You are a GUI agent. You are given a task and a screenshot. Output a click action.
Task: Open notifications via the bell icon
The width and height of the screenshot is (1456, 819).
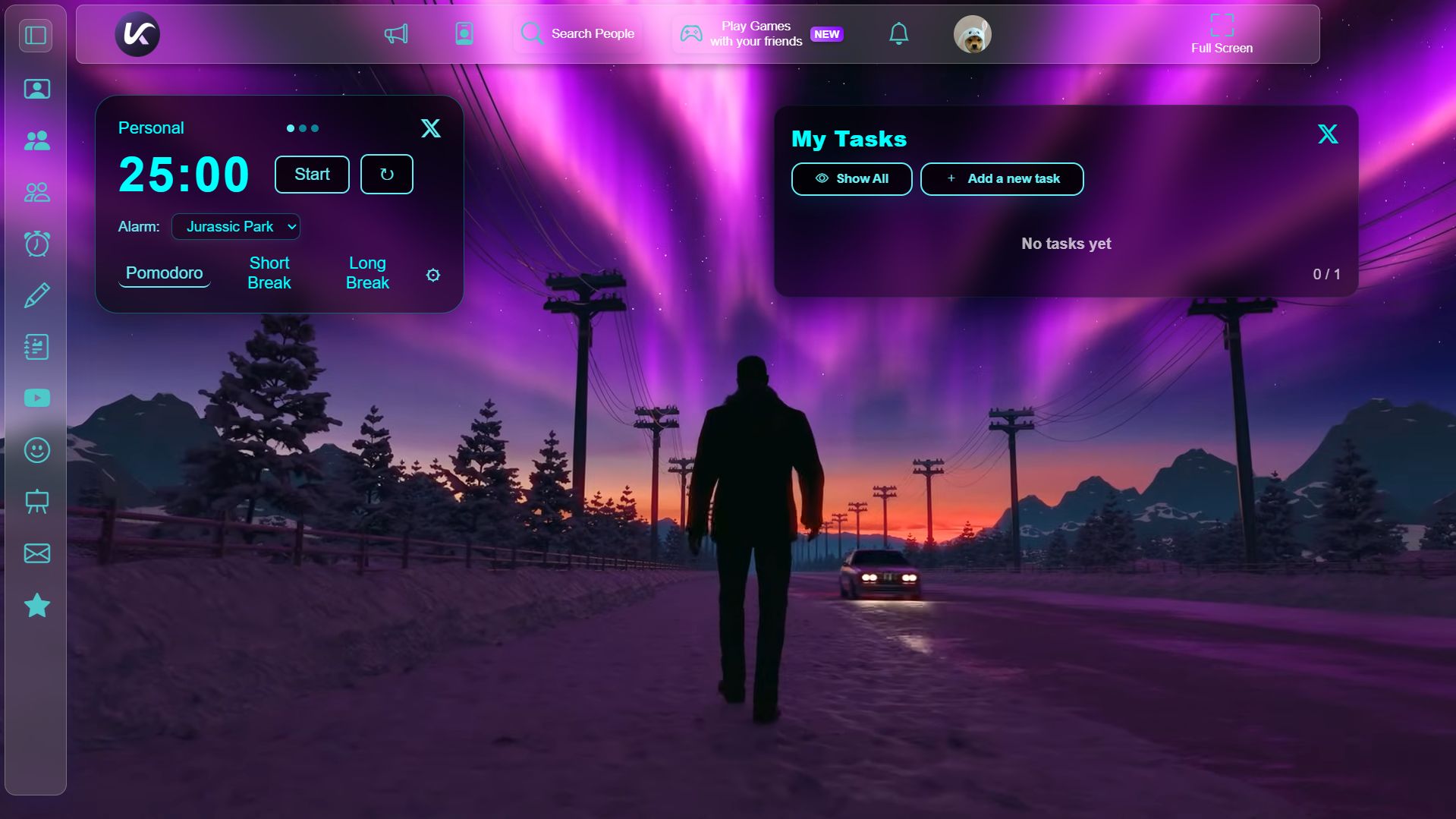point(898,33)
